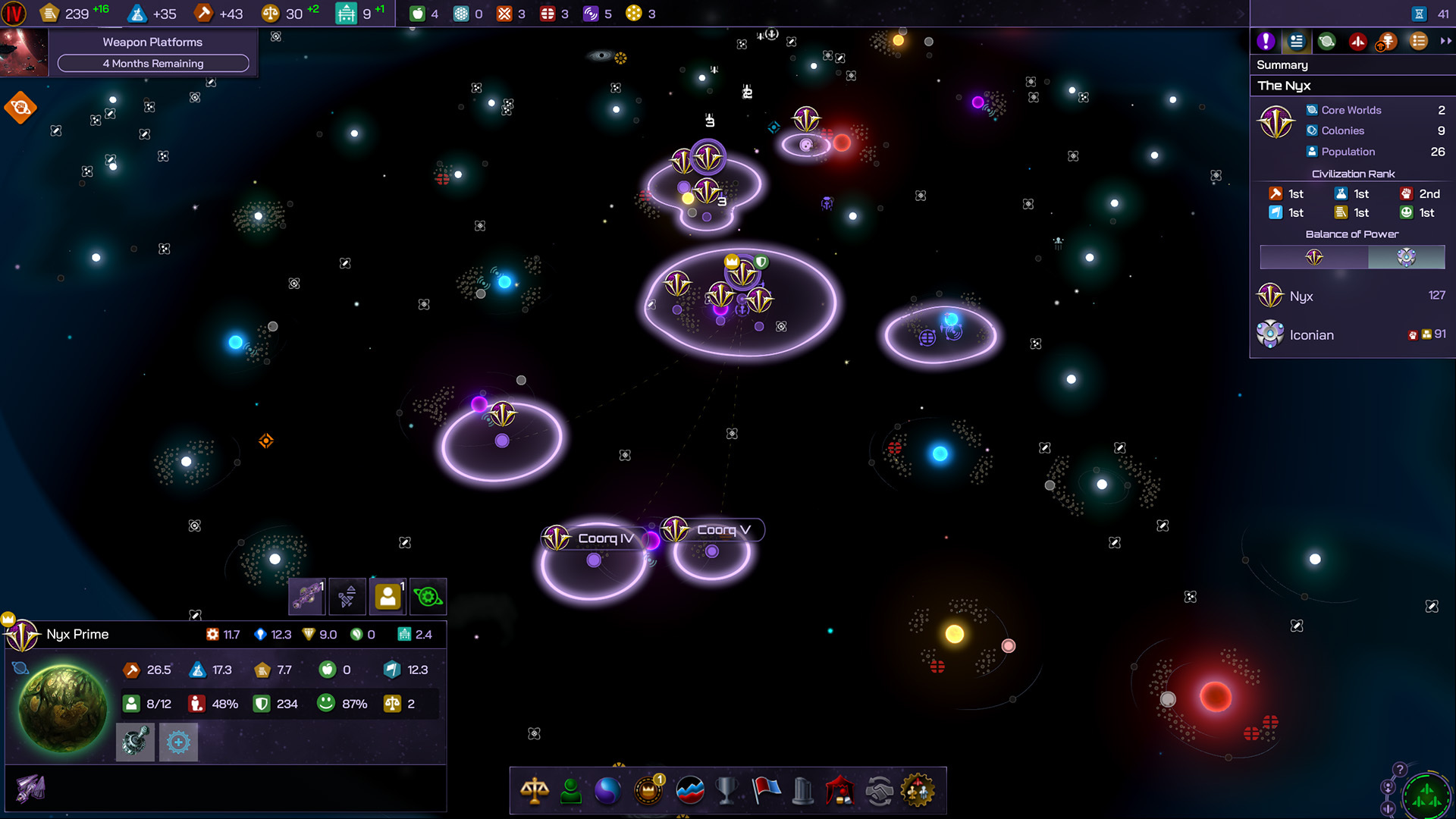Click the purple exclamation alerts tab

[x=1265, y=42]
